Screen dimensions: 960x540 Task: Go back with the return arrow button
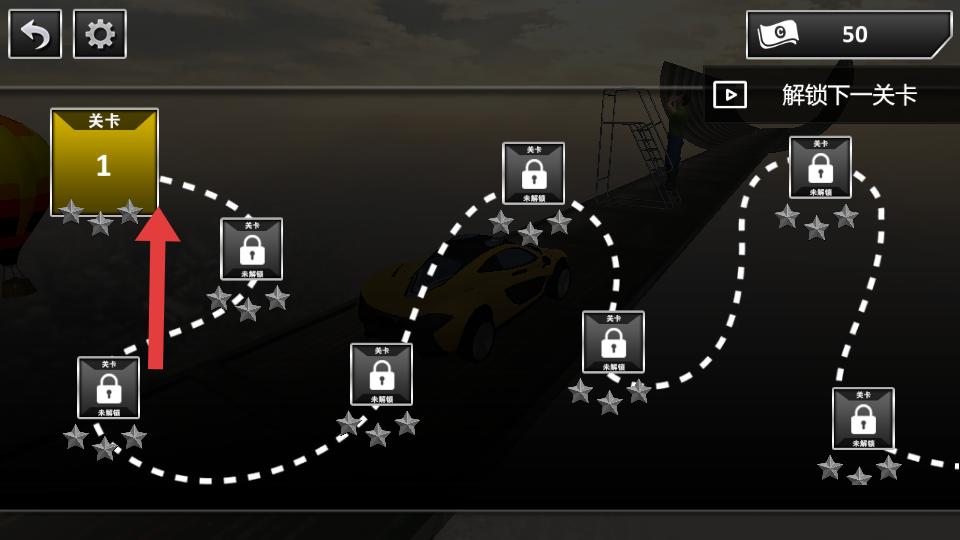click(35, 34)
